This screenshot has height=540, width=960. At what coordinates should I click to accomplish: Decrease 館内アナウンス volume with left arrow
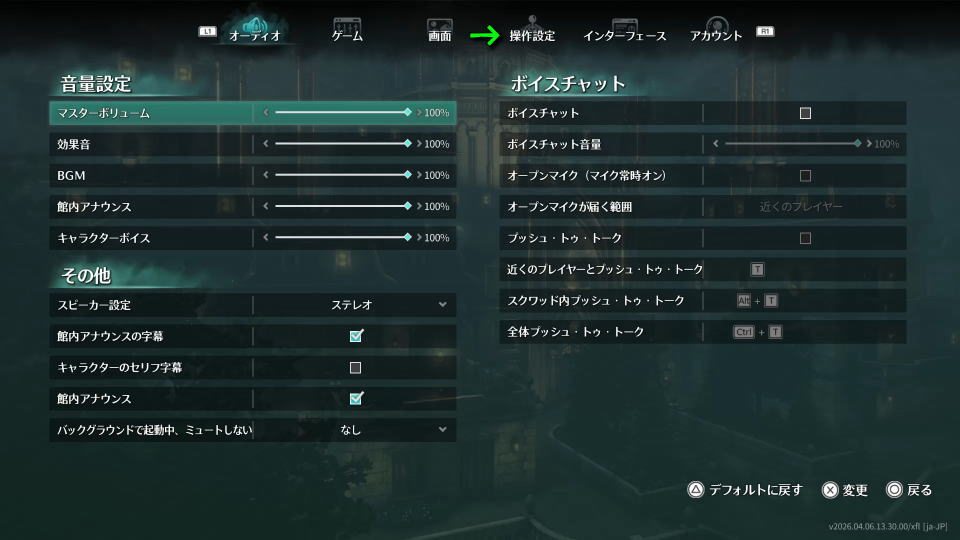266,207
